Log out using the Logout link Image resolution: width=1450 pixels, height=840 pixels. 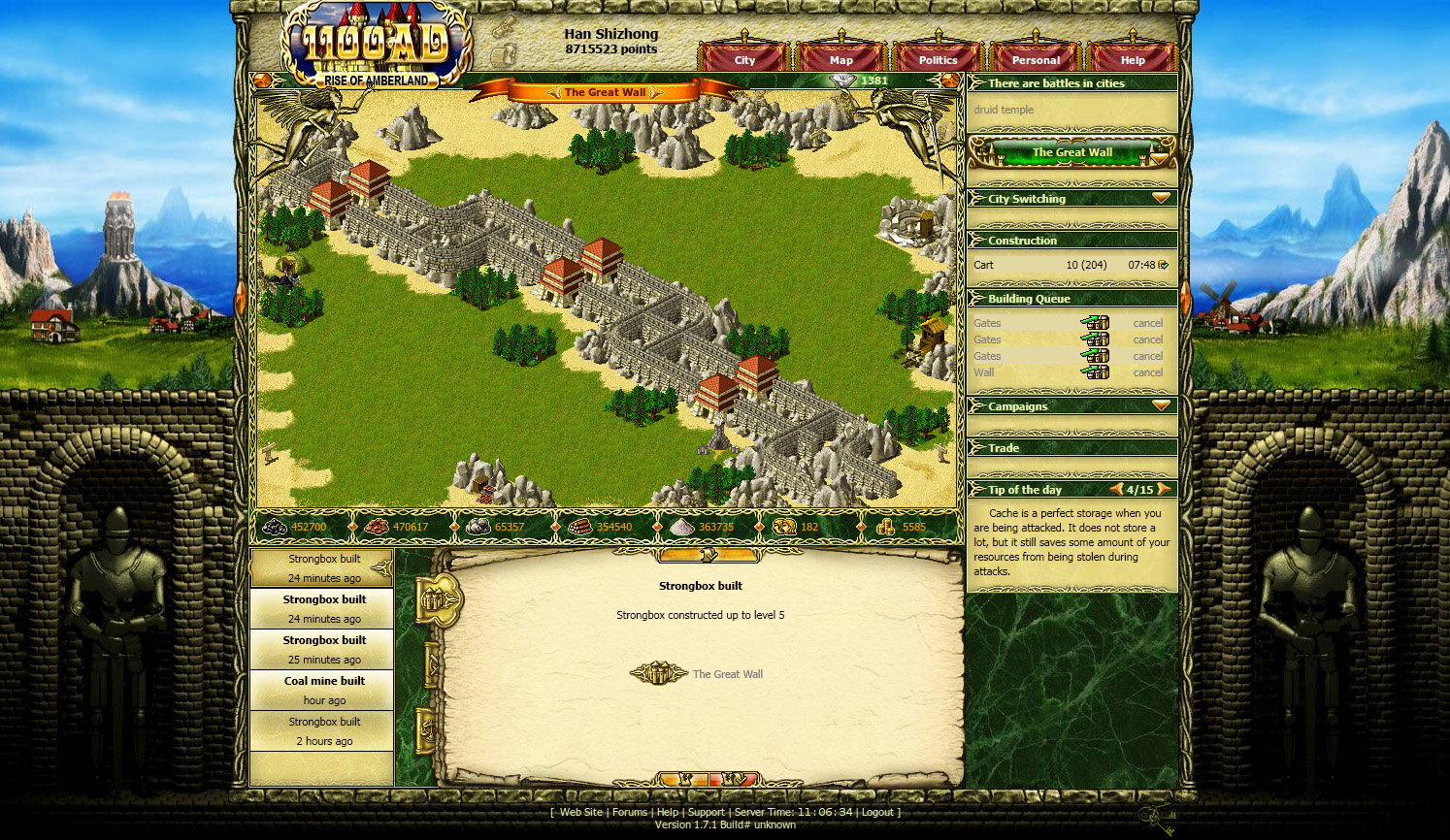tap(877, 813)
